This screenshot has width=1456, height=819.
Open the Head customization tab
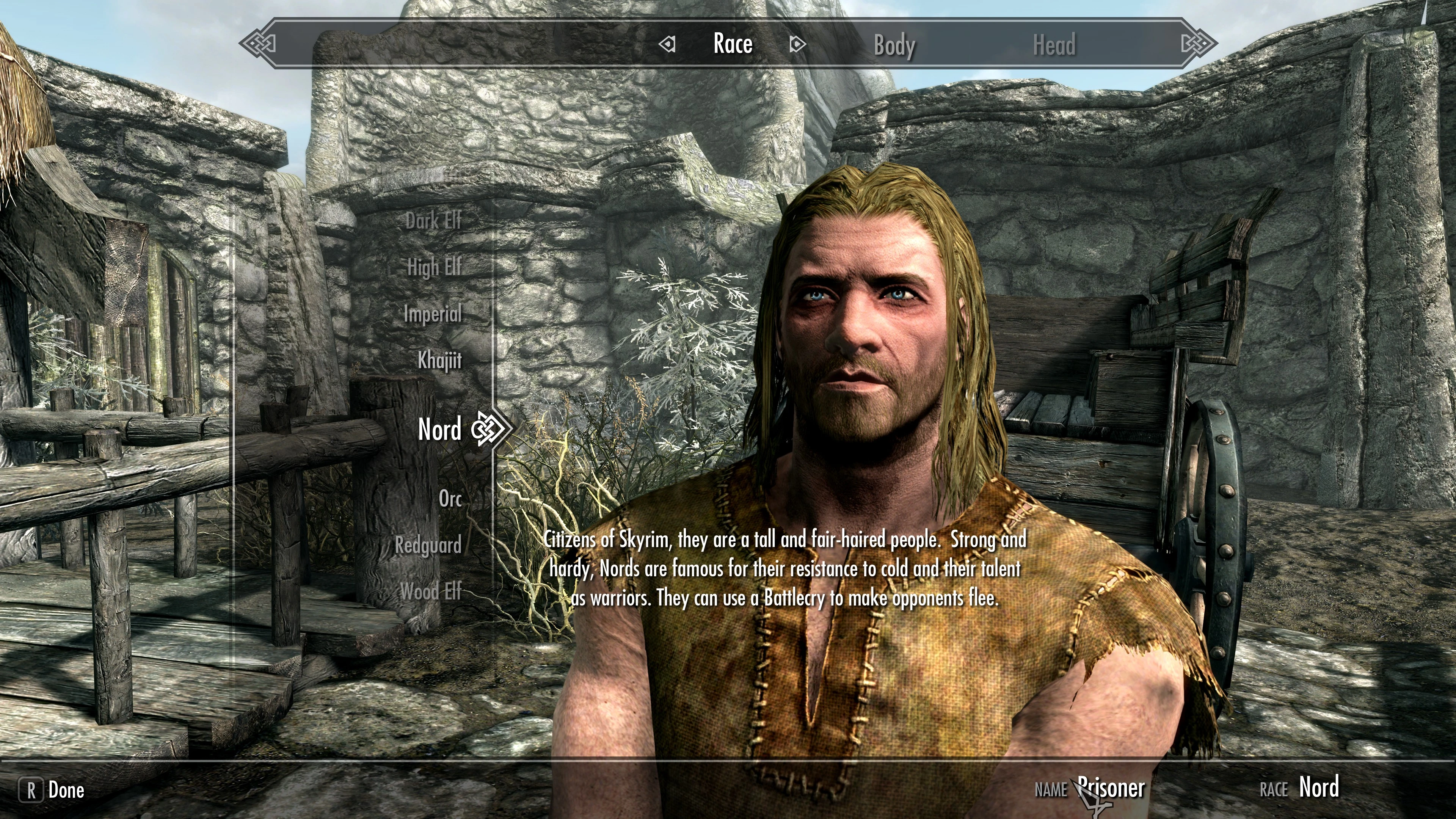(1054, 45)
